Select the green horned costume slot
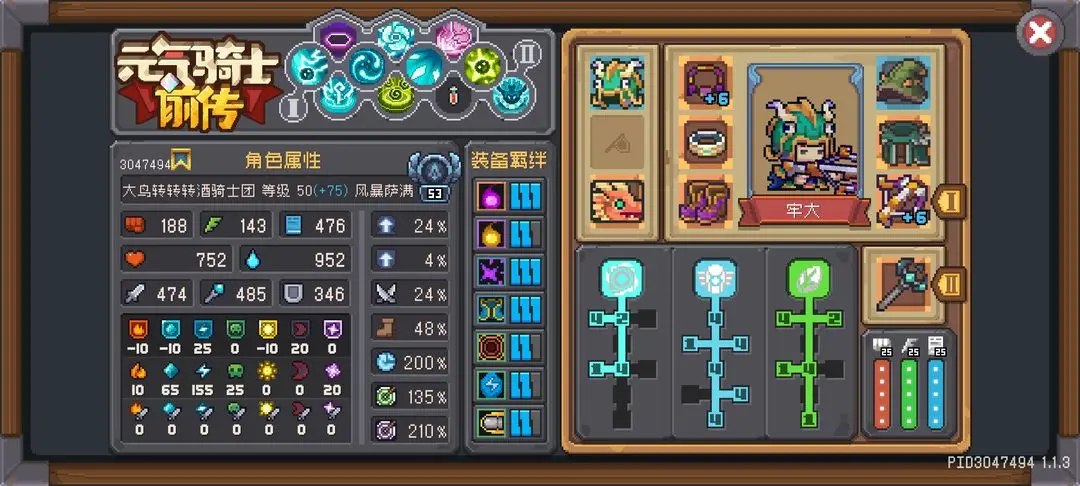 pos(616,82)
